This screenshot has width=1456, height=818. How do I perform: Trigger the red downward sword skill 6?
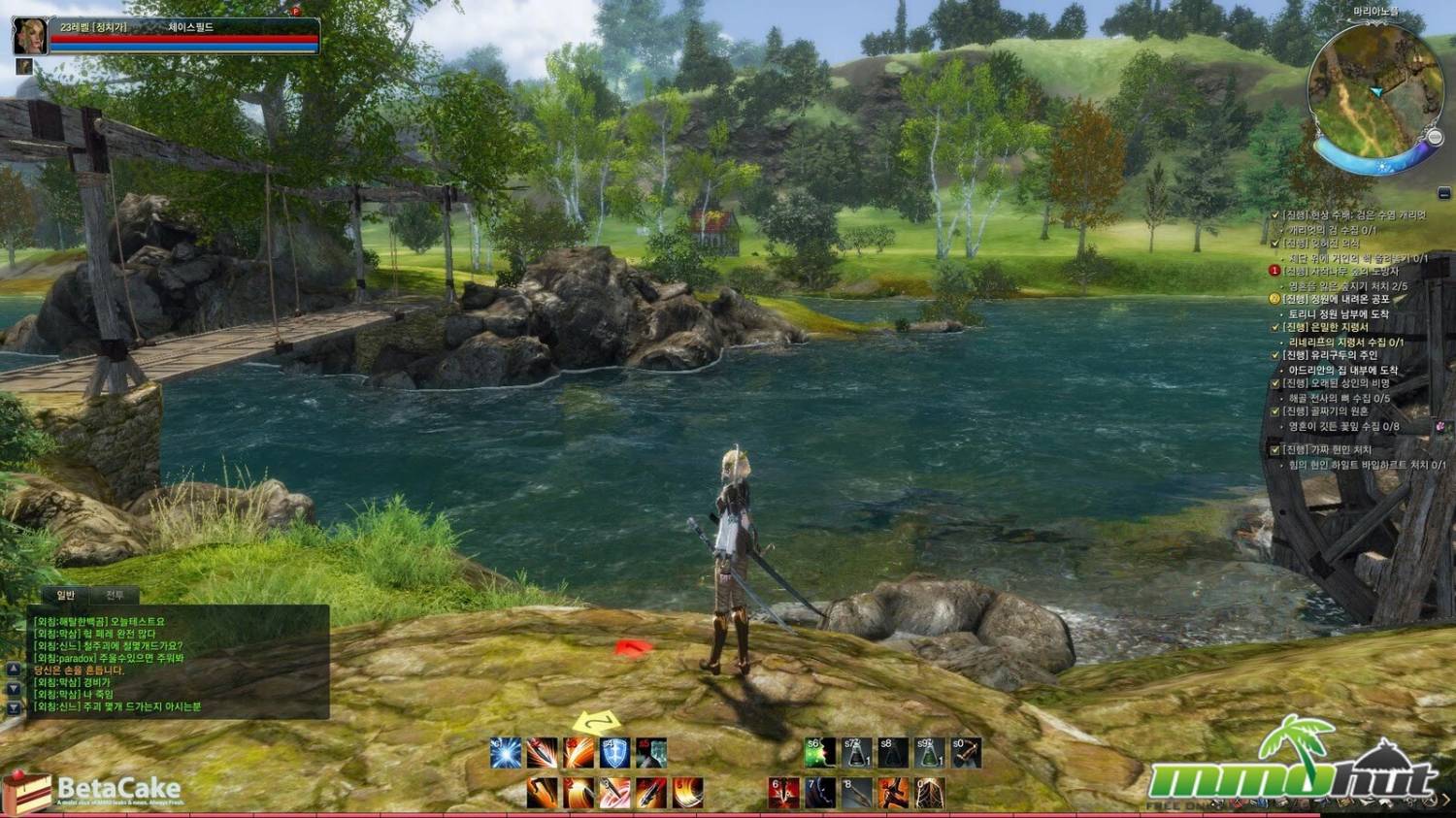point(784,793)
